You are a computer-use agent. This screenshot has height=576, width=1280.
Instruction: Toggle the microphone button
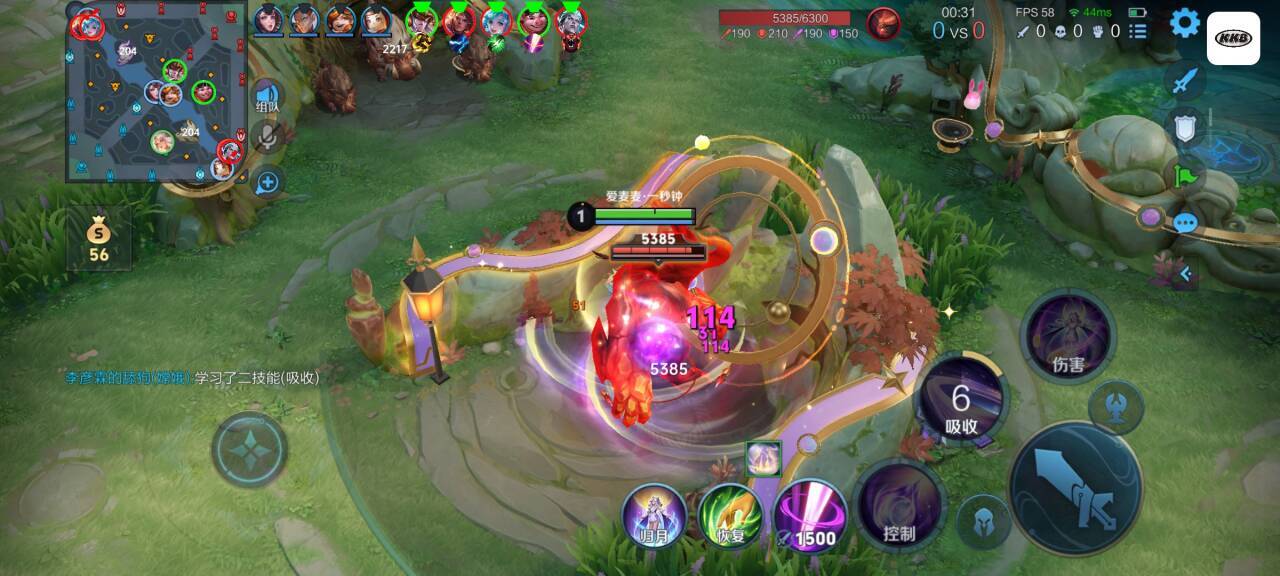[x=267, y=138]
